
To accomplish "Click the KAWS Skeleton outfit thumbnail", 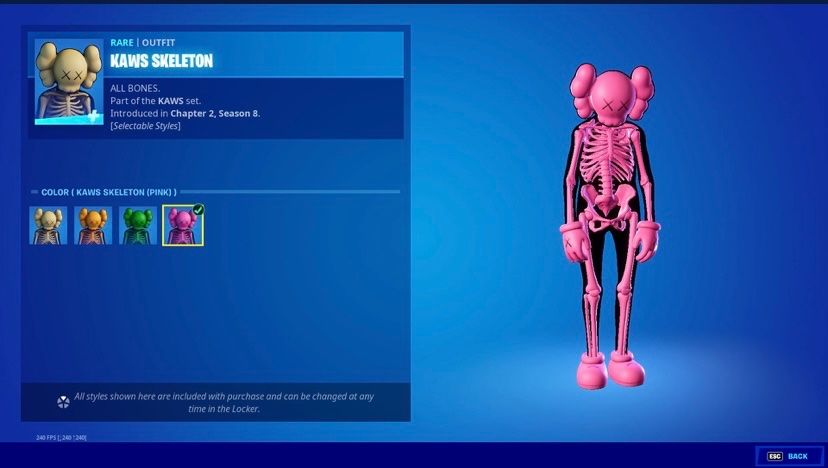I will coord(69,81).
